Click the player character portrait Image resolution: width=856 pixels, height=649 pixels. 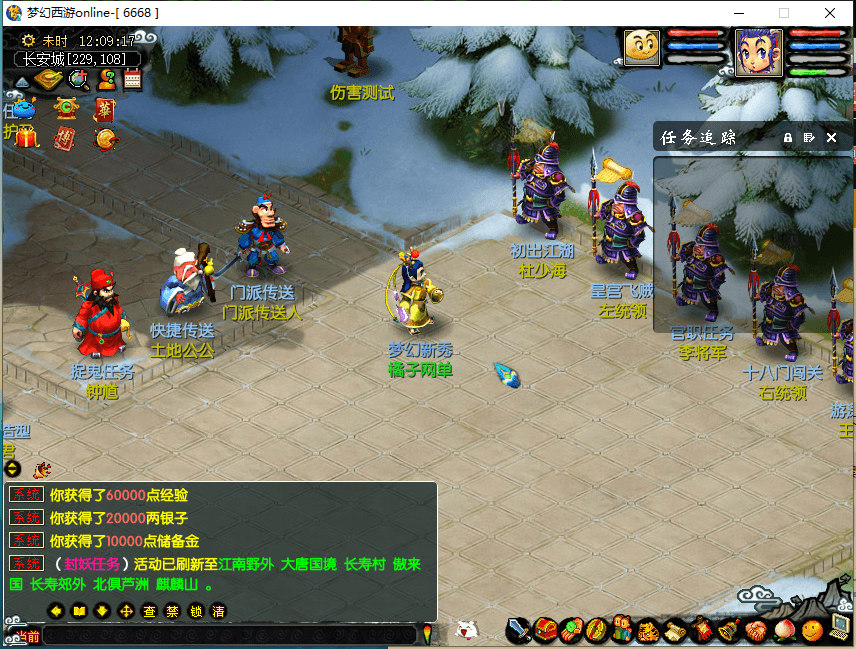click(759, 51)
